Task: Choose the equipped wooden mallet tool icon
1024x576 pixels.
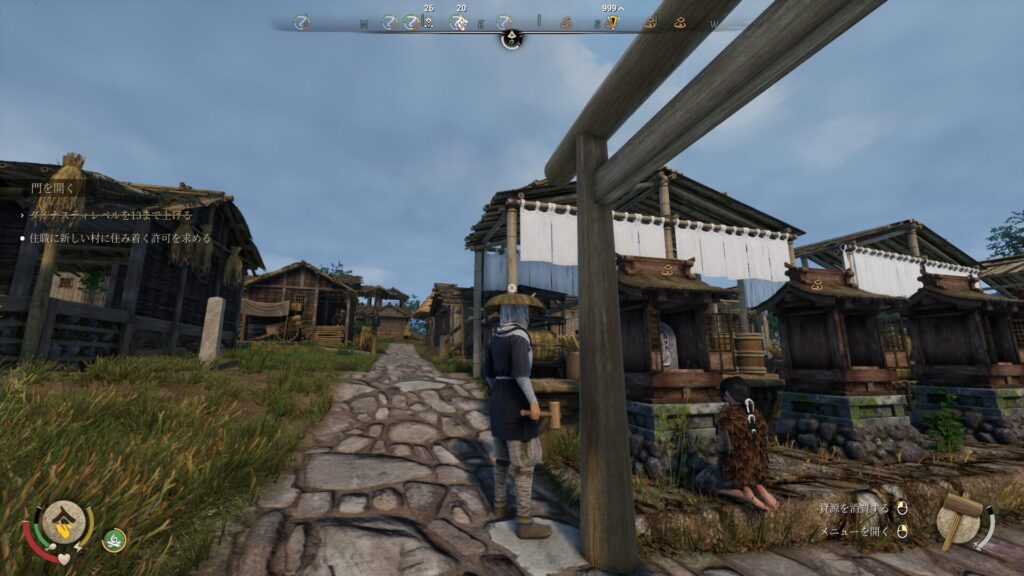Action: [x=960, y=519]
